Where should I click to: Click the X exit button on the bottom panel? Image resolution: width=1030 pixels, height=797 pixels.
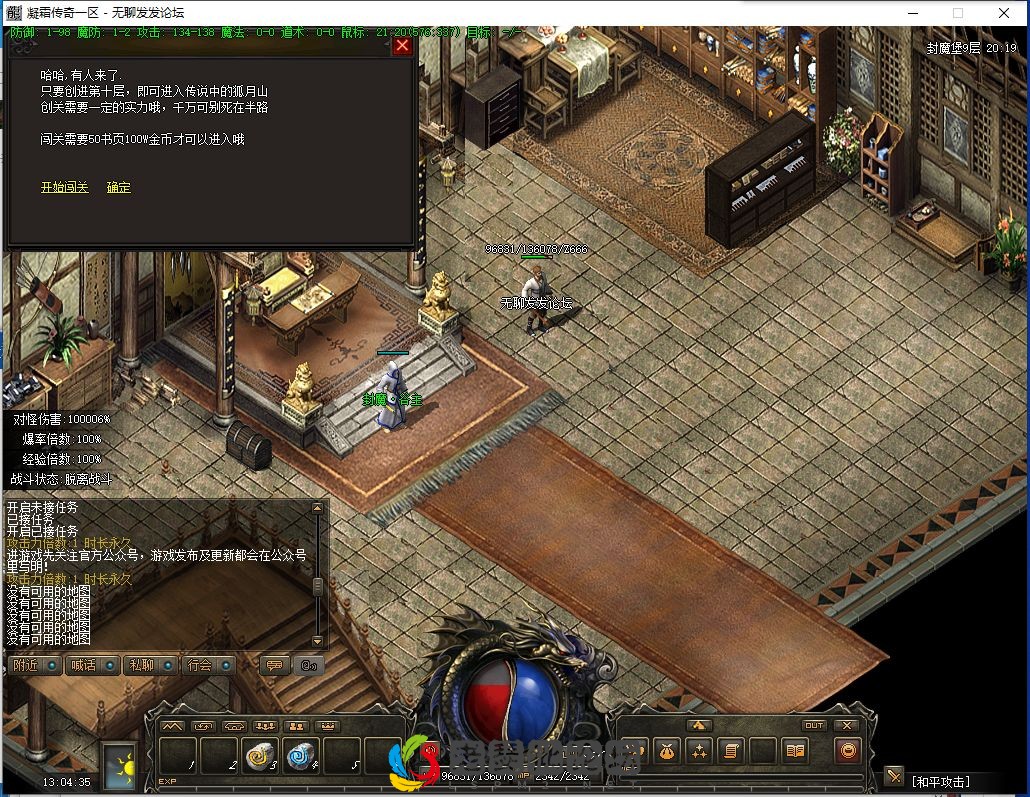tap(847, 725)
